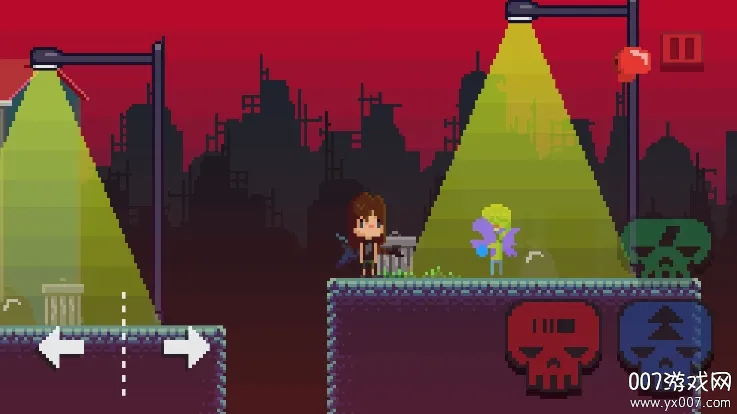This screenshot has height=414, width=737.
Task: Tap the left arrow move control
Action: point(62,347)
